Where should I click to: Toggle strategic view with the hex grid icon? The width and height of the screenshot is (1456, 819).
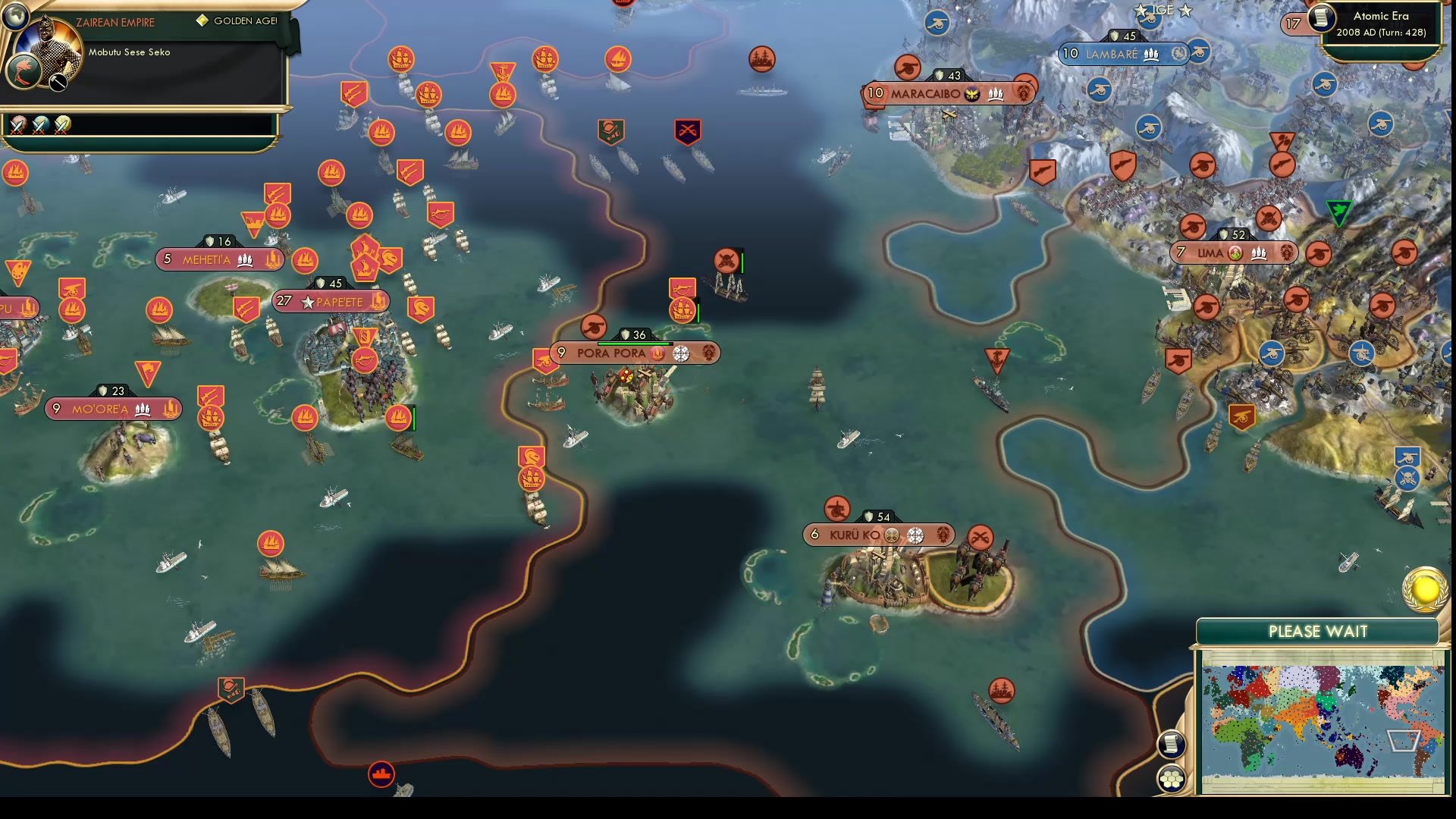click(x=1172, y=779)
